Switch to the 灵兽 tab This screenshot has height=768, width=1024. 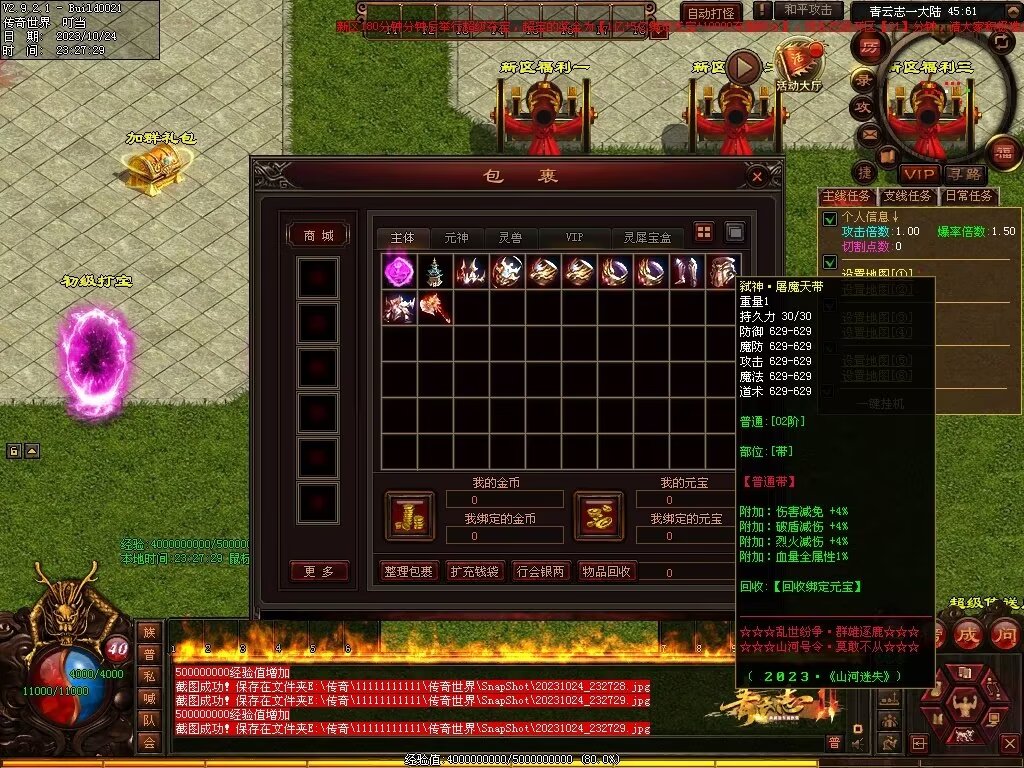click(510, 238)
